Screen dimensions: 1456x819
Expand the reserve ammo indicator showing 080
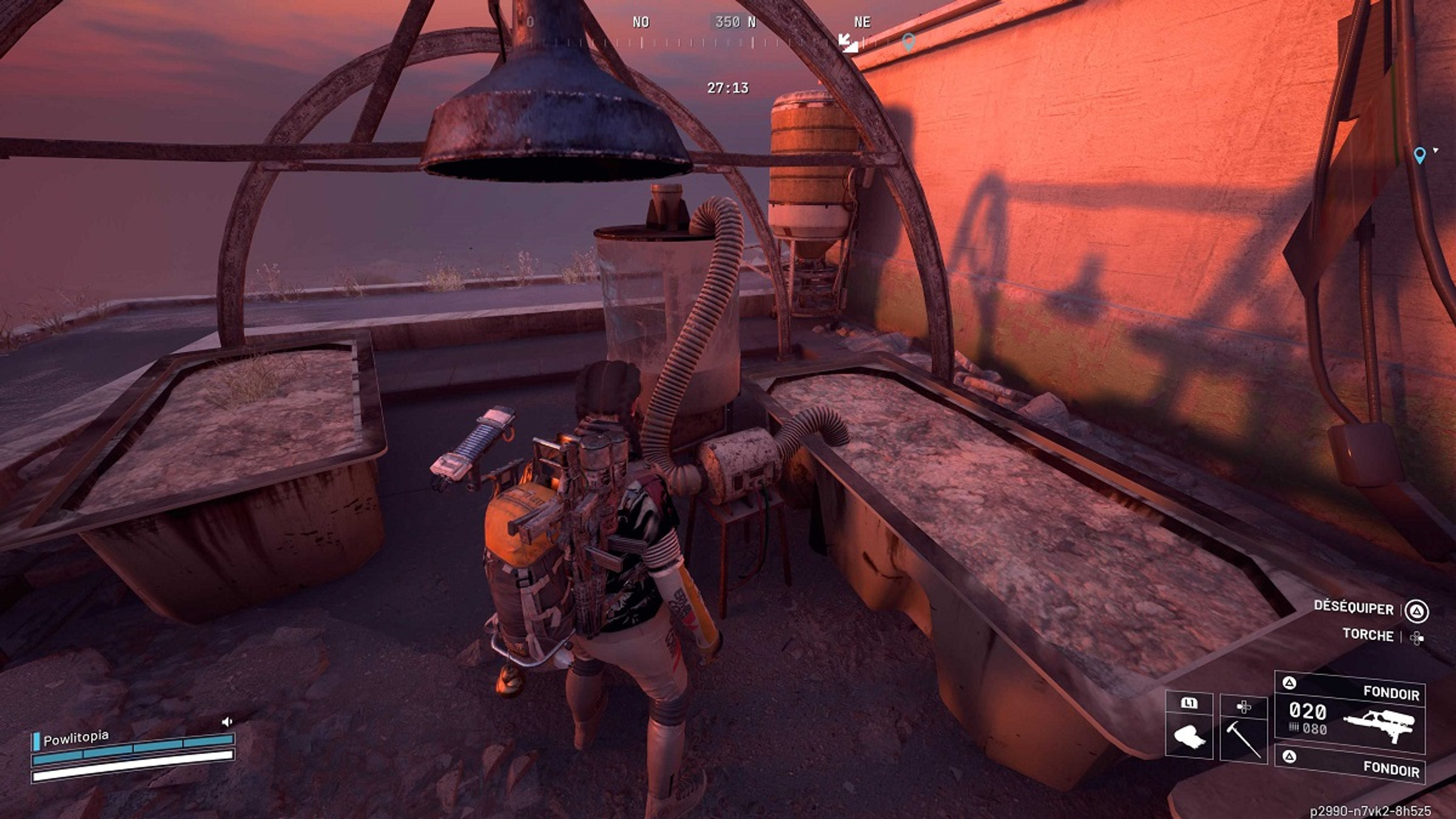tap(1314, 728)
